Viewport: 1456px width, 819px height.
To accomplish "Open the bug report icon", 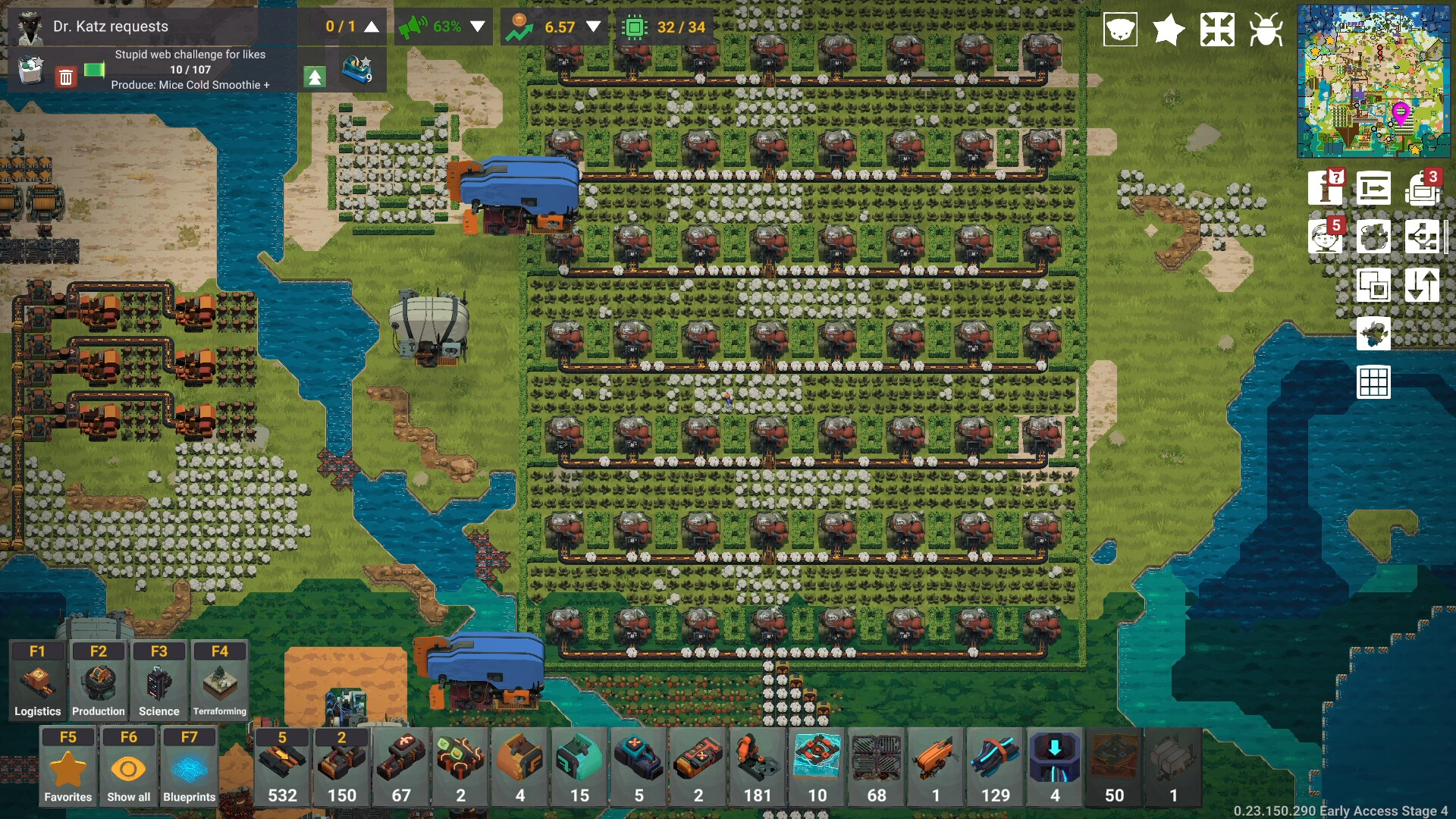I will tap(1268, 30).
